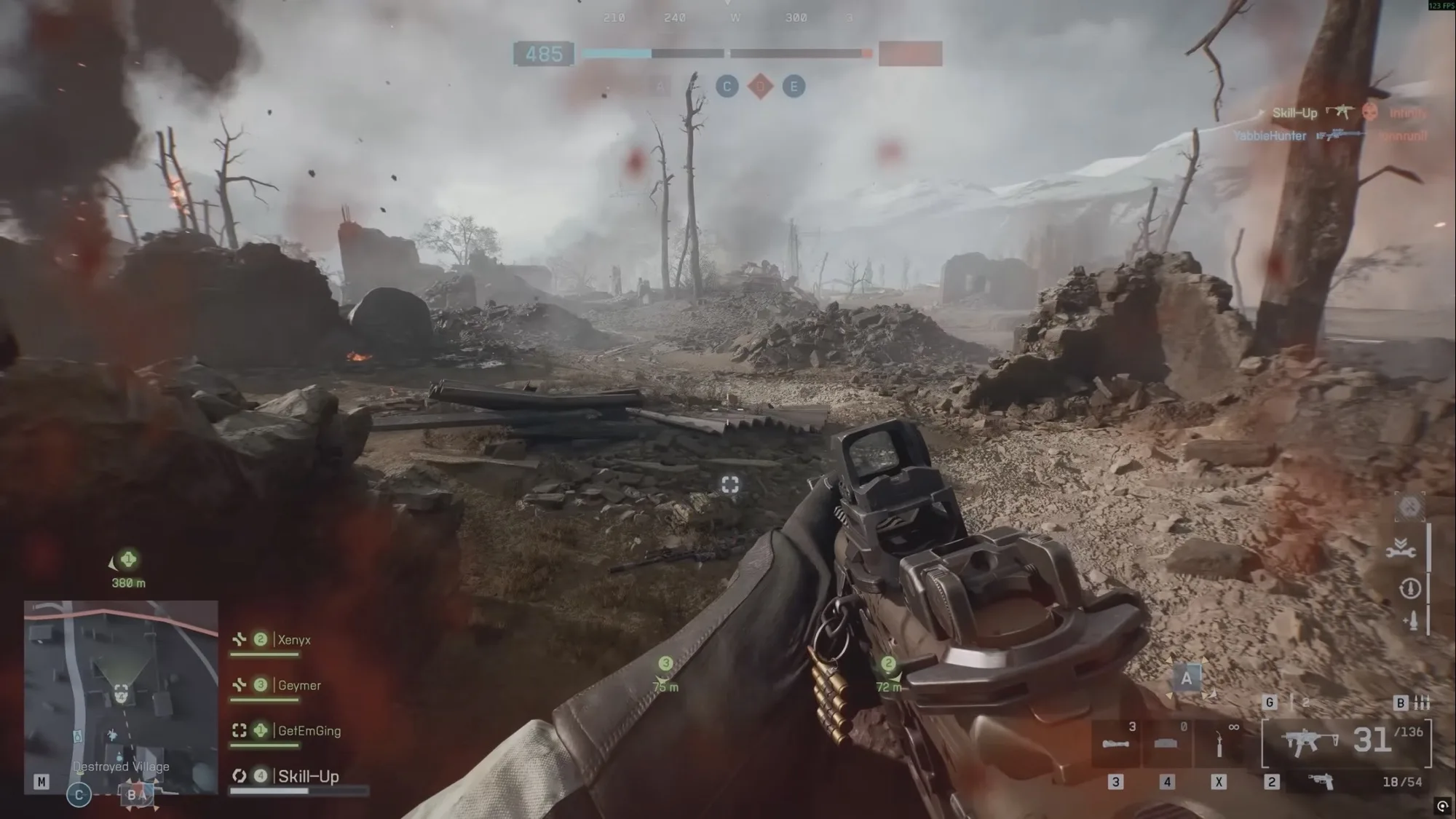
Task: Select squadmate Geymer in the squad list
Action: 298,685
